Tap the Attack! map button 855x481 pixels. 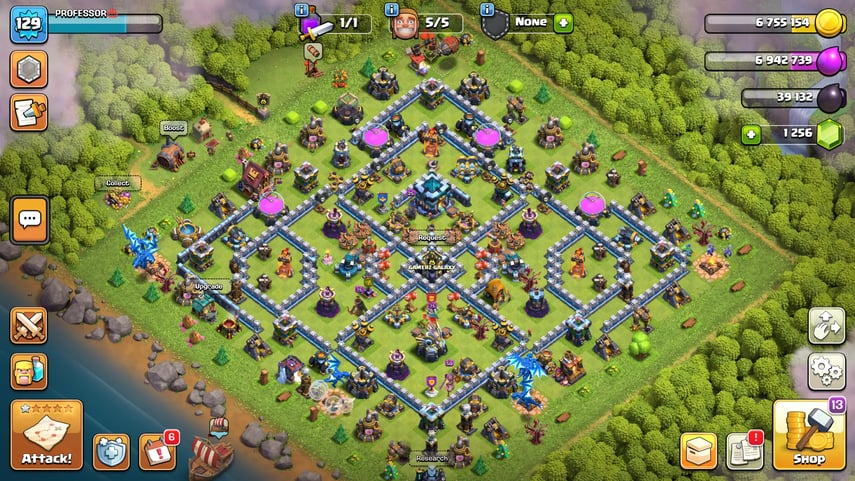point(46,435)
